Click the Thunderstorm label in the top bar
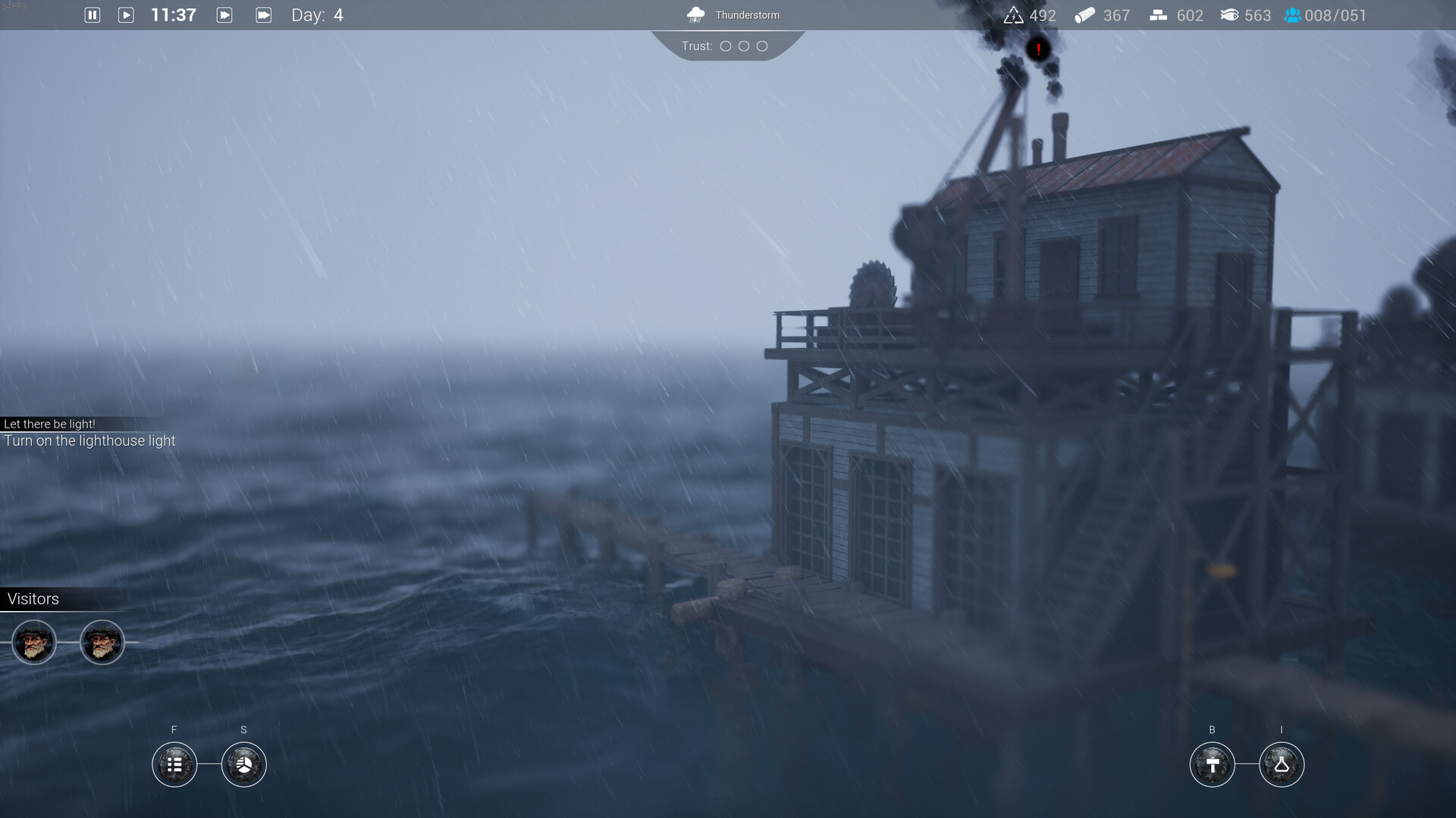 tap(747, 14)
